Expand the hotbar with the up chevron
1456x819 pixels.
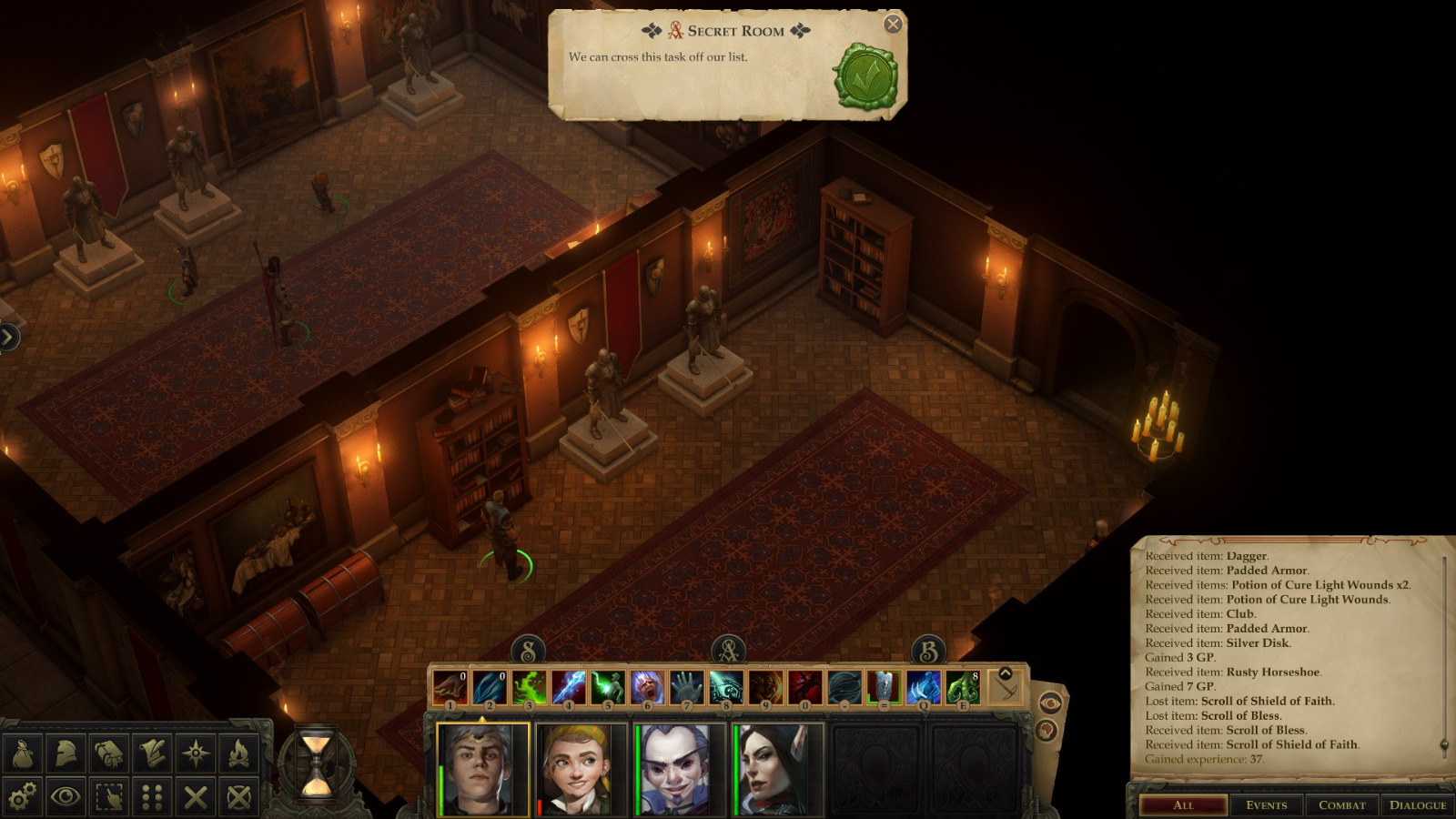pos(1004,672)
